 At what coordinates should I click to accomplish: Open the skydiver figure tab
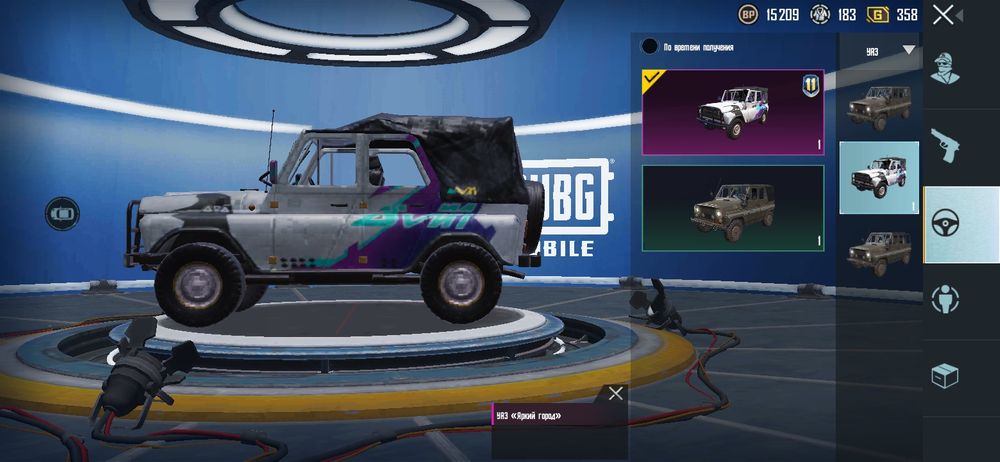[x=945, y=299]
